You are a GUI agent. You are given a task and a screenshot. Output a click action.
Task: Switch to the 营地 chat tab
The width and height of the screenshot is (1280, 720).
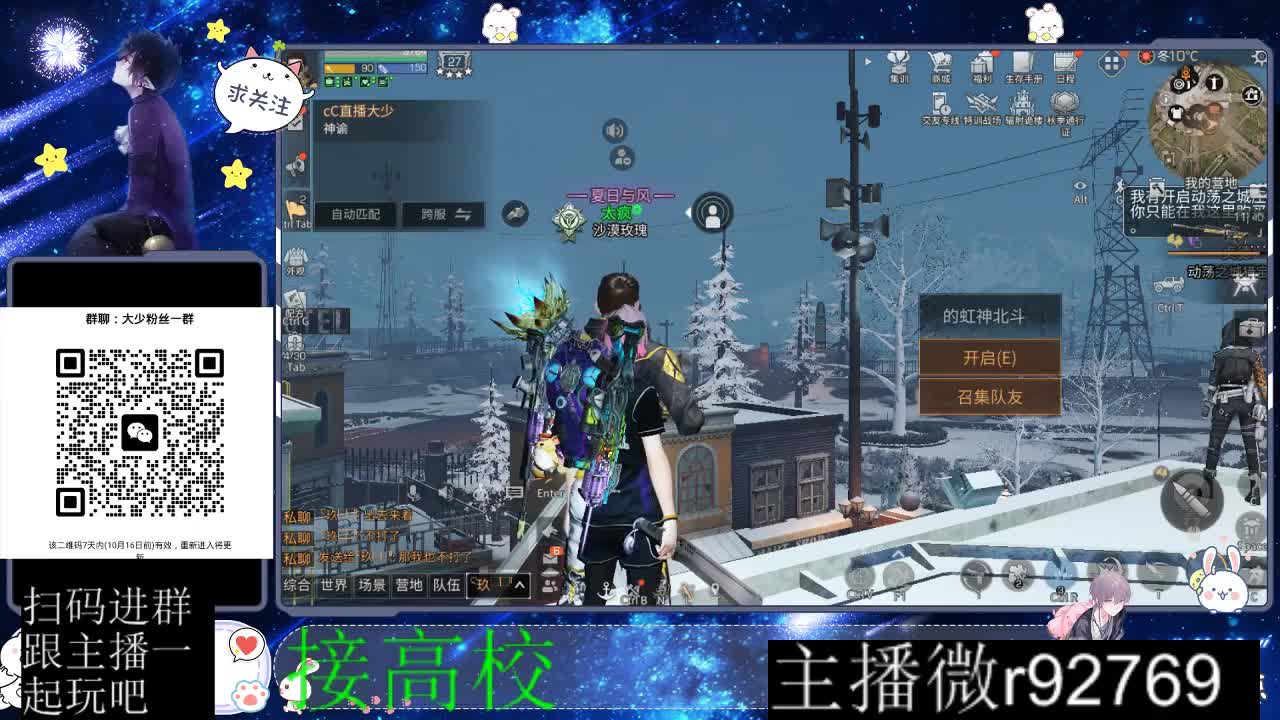[409, 586]
